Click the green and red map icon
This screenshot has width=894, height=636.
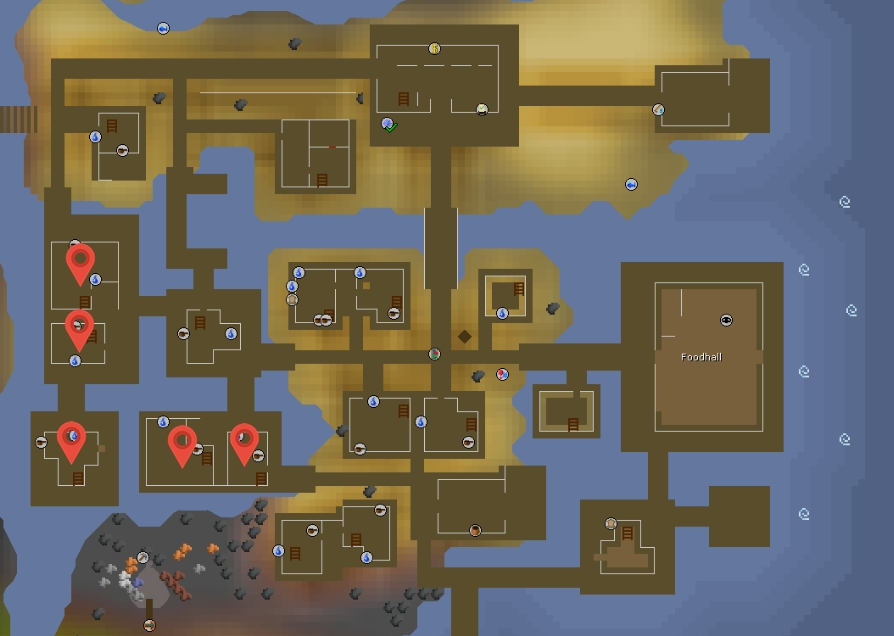point(434,354)
